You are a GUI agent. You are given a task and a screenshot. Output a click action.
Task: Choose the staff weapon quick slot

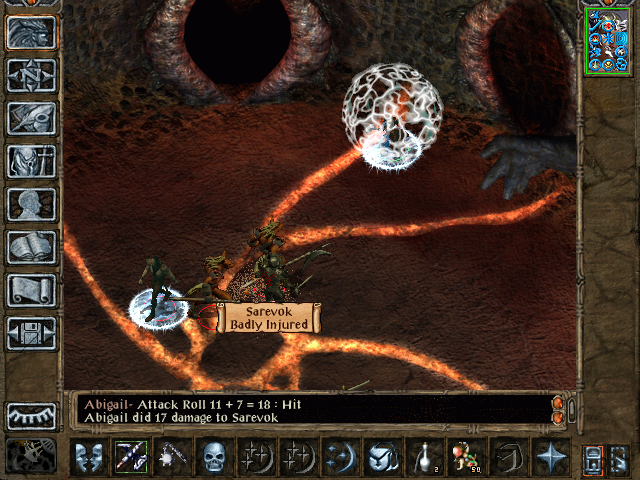(x=130, y=457)
